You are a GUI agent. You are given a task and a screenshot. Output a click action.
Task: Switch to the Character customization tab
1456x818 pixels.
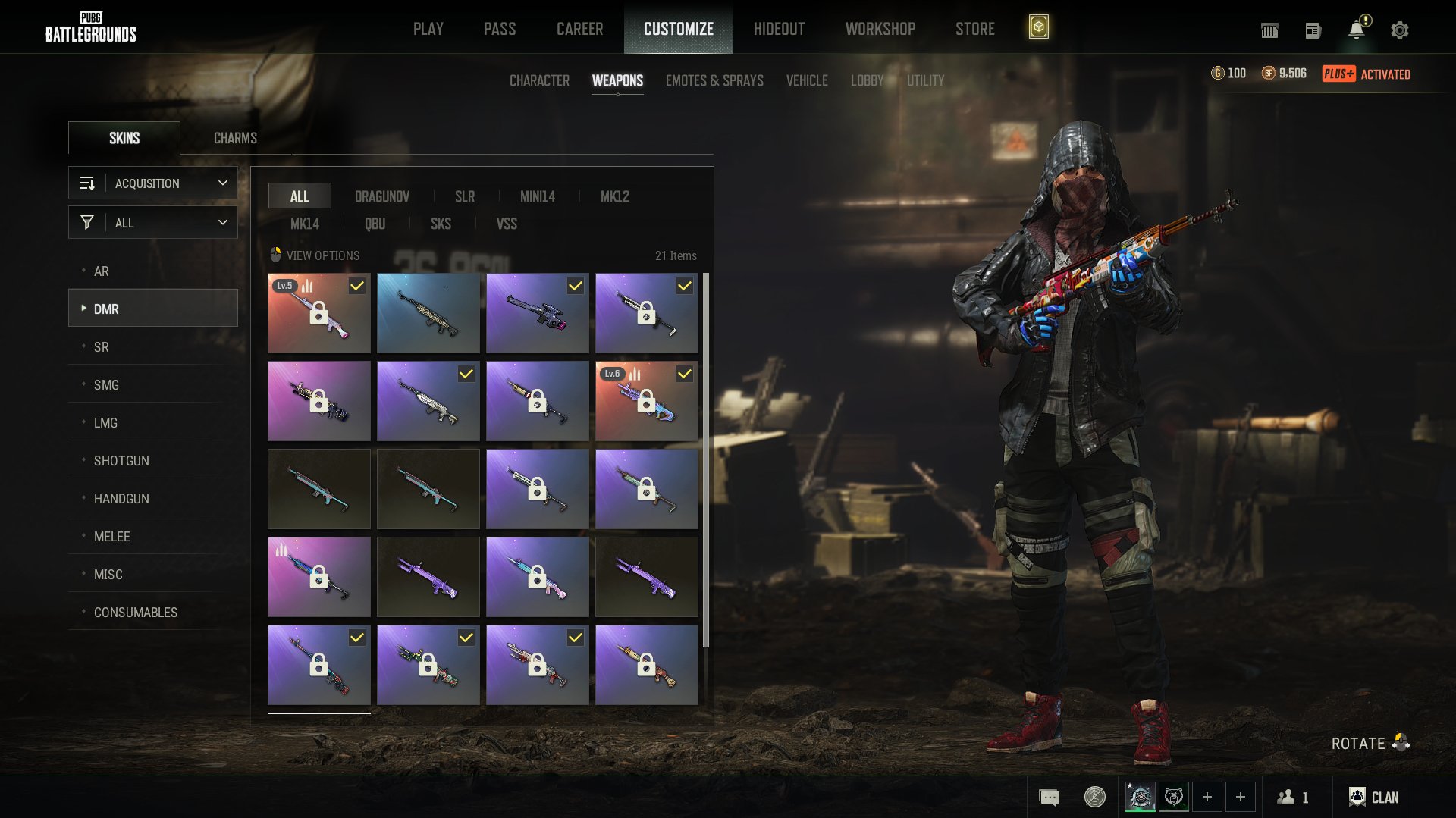coord(539,80)
